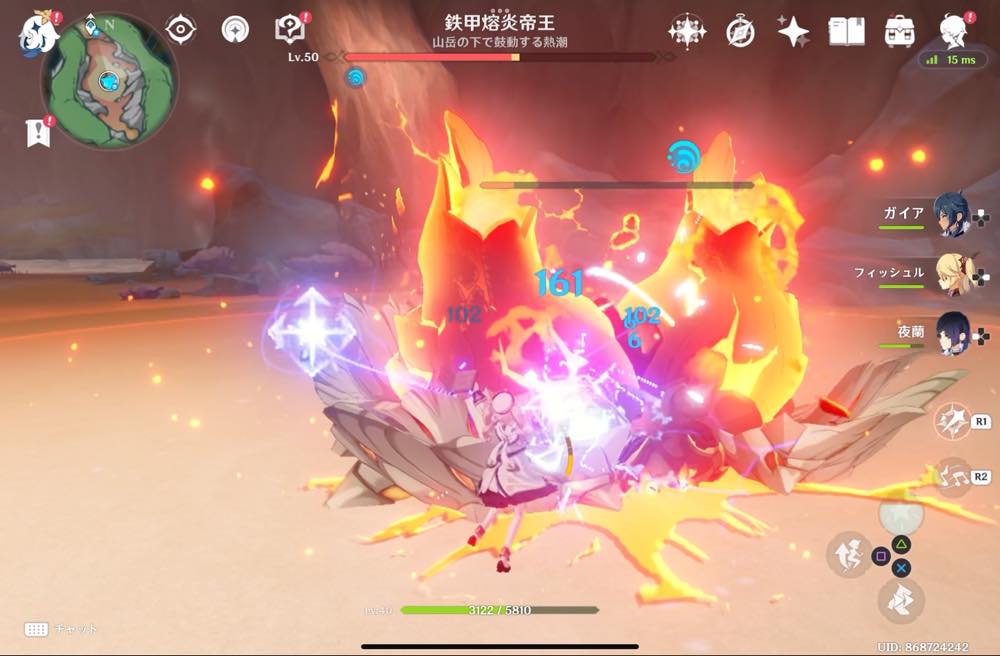1000x656 pixels.
Task: Open the backpack inventory
Action: pyautogui.click(x=900, y=31)
